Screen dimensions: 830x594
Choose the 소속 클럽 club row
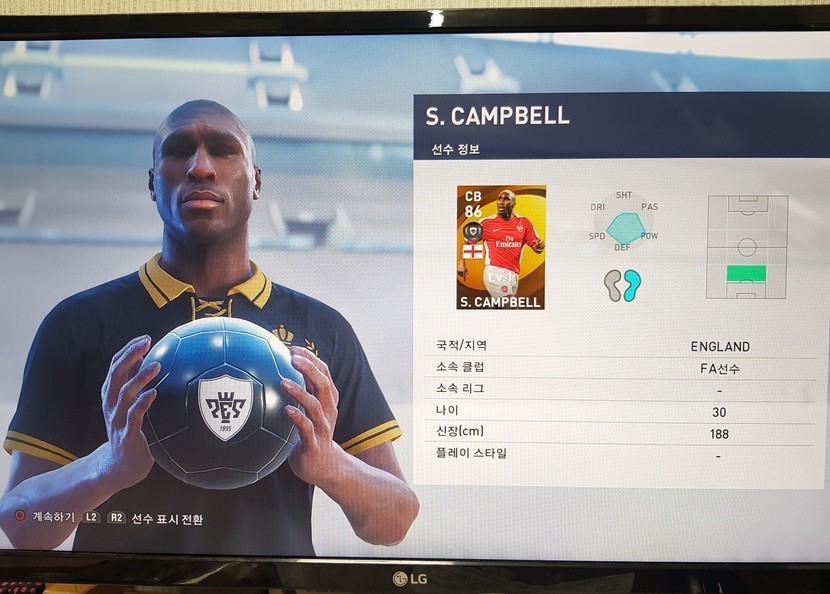[618, 367]
